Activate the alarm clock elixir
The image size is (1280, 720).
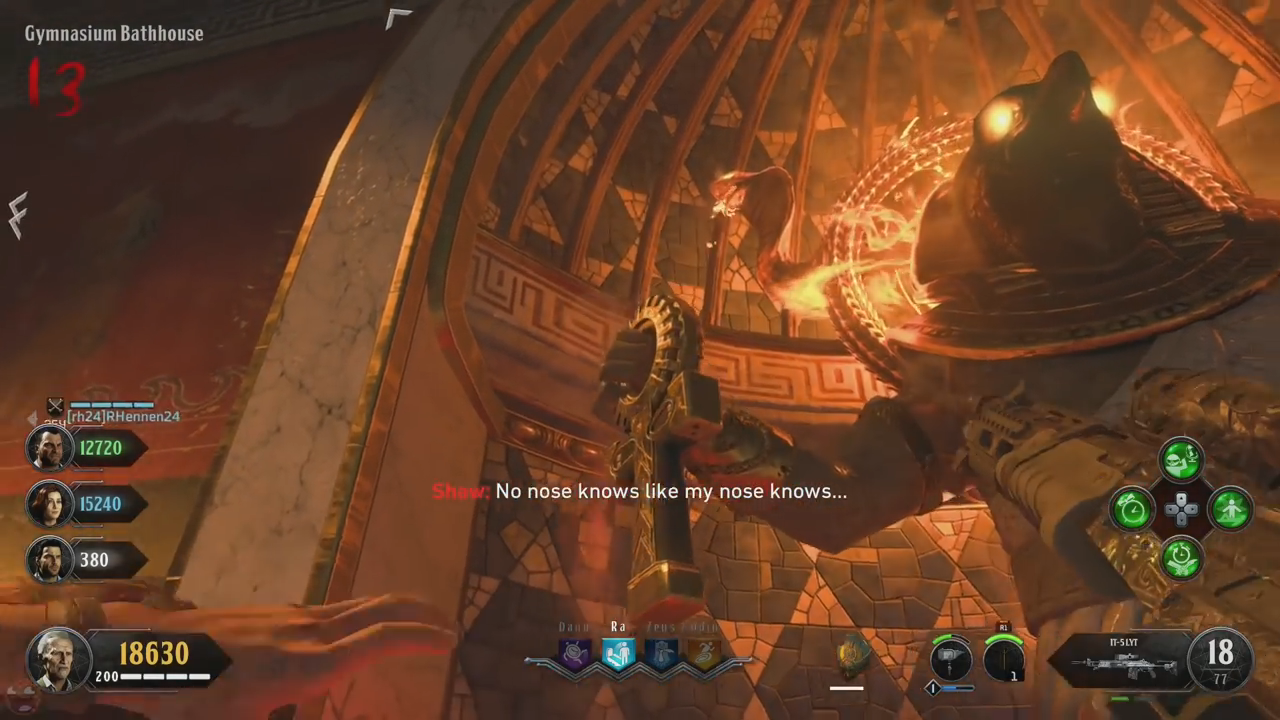1133,509
